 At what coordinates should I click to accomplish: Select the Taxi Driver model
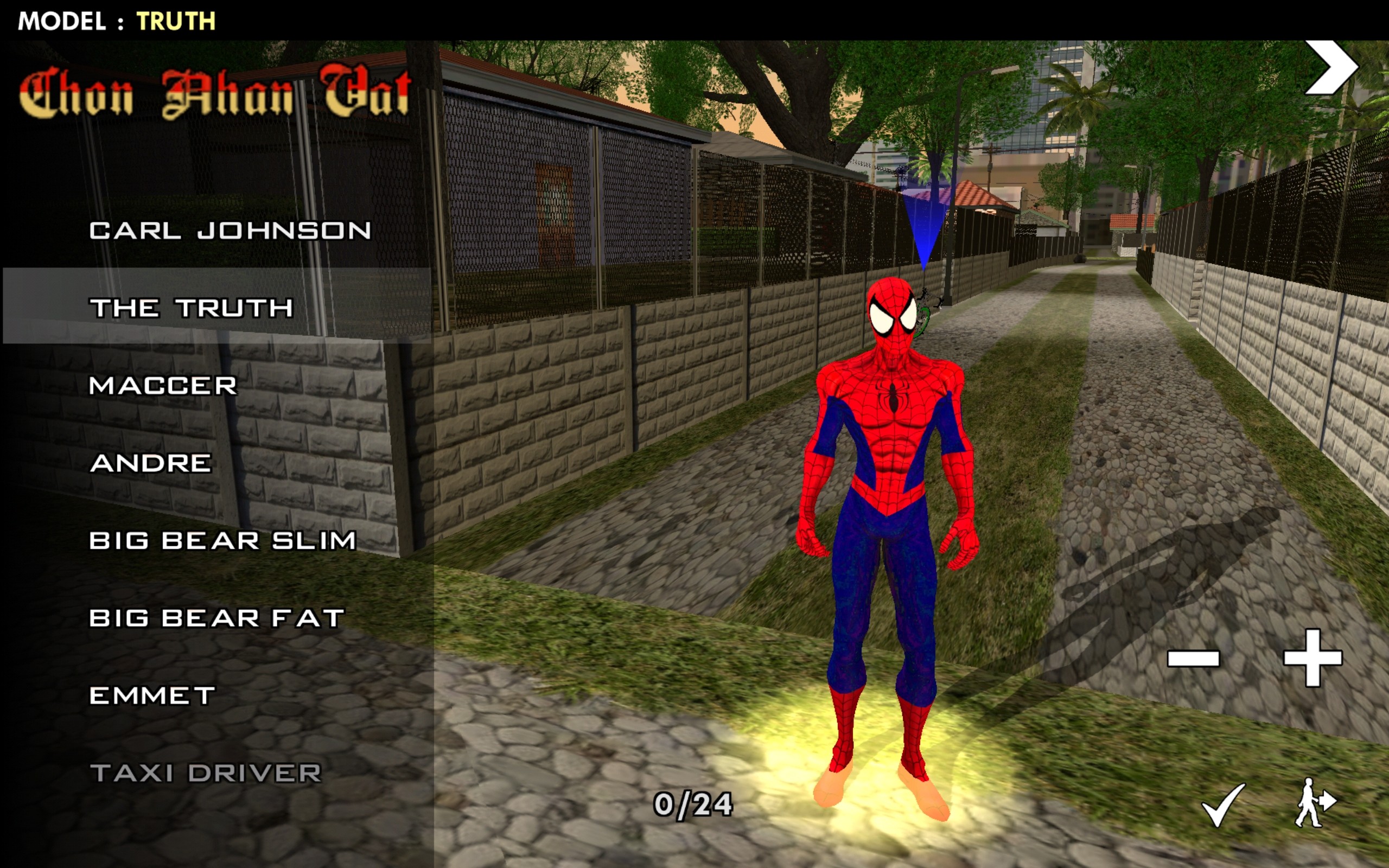pos(206,773)
